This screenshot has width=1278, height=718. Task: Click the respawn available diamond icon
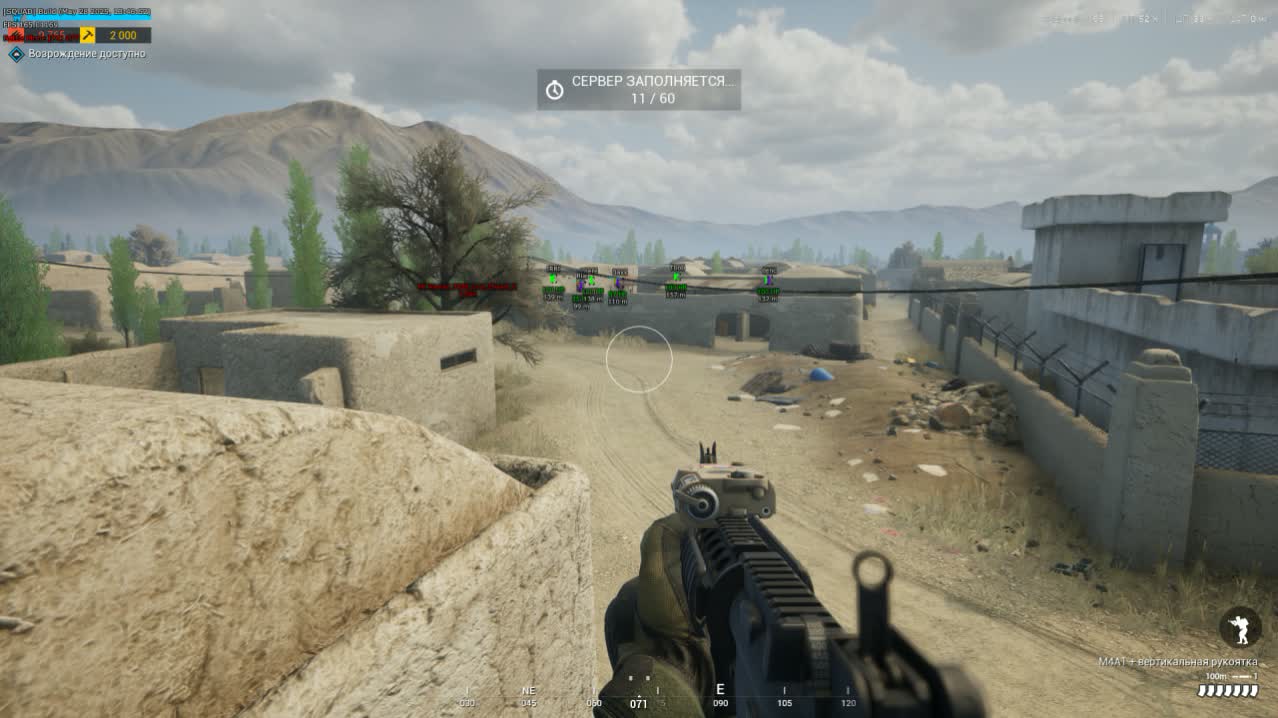click(16, 54)
